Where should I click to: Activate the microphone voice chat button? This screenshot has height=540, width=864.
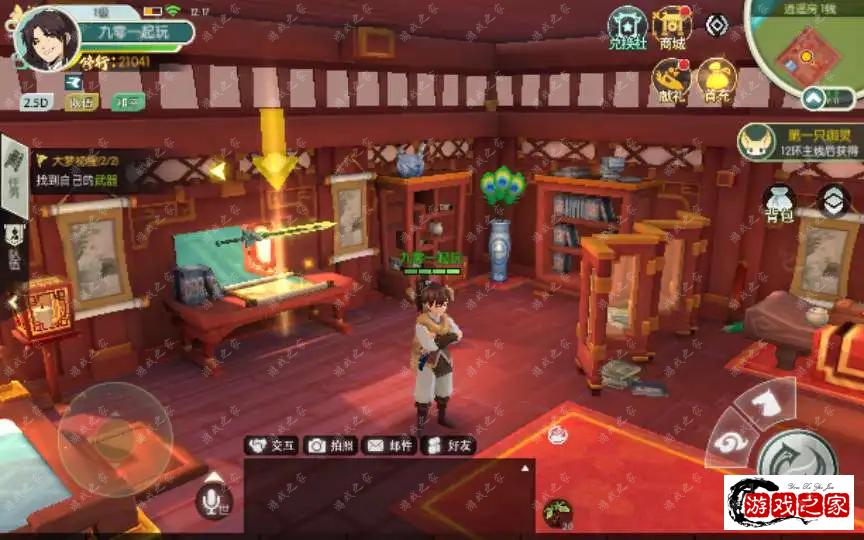pos(214,500)
